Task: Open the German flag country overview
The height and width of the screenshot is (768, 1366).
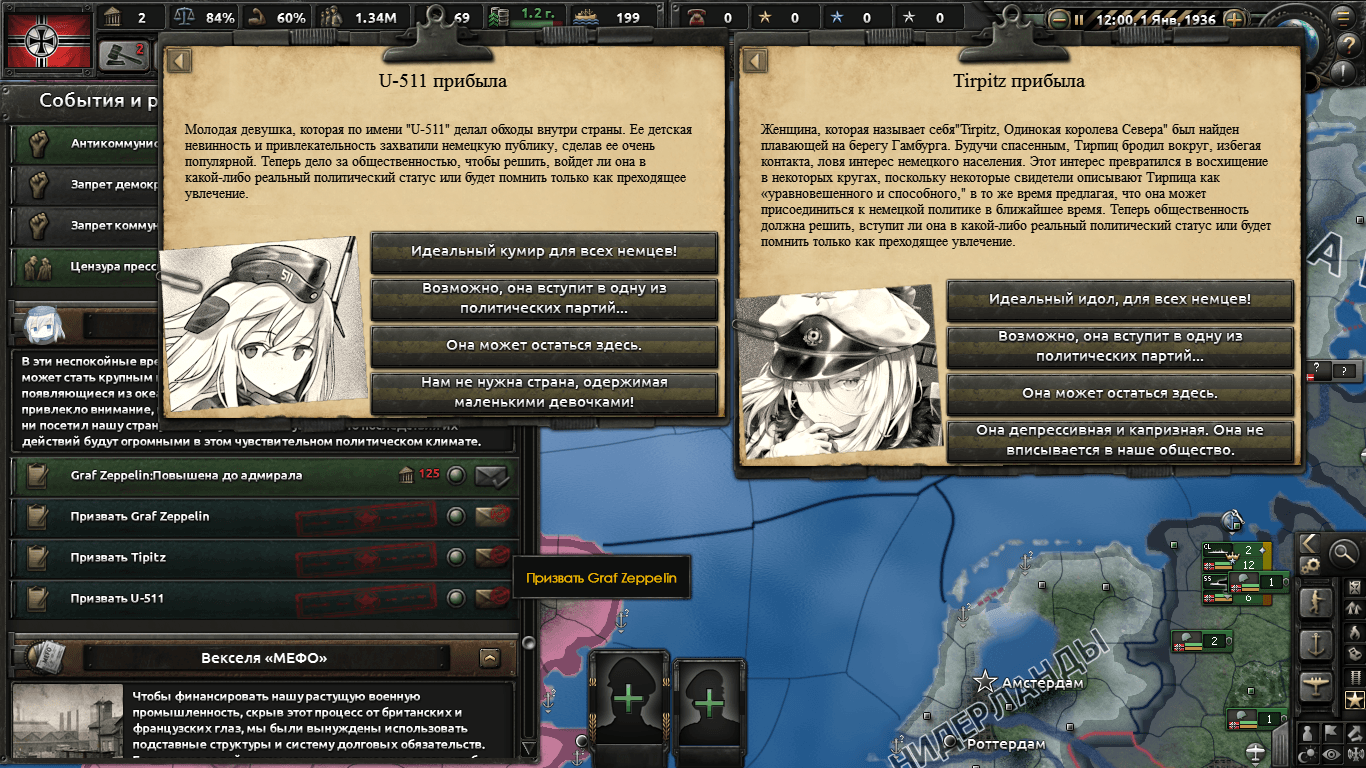Action: 45,39
